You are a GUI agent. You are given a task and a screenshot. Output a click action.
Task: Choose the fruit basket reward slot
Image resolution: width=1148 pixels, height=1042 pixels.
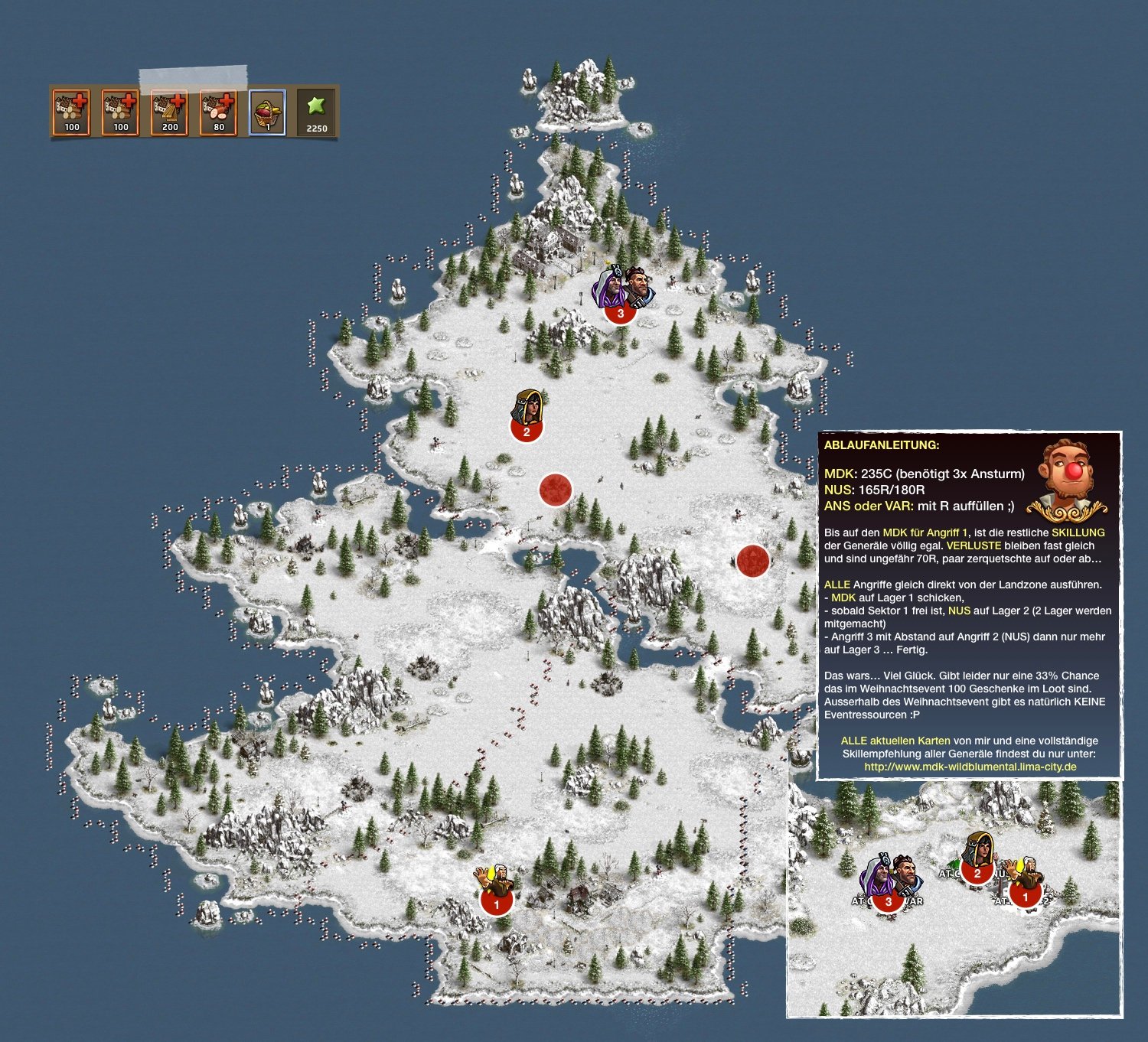[x=267, y=112]
